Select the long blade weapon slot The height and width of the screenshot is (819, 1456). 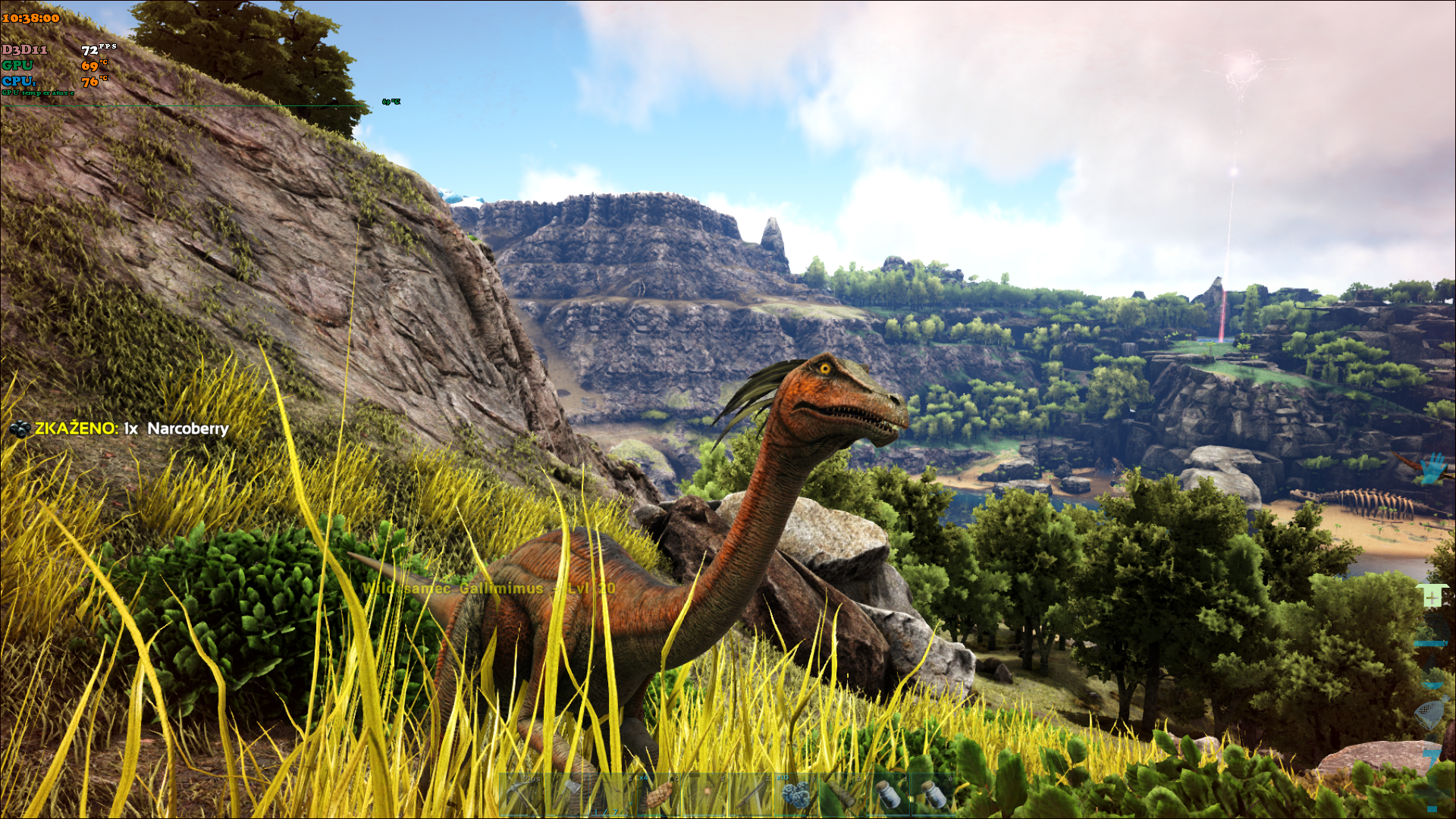[751, 795]
